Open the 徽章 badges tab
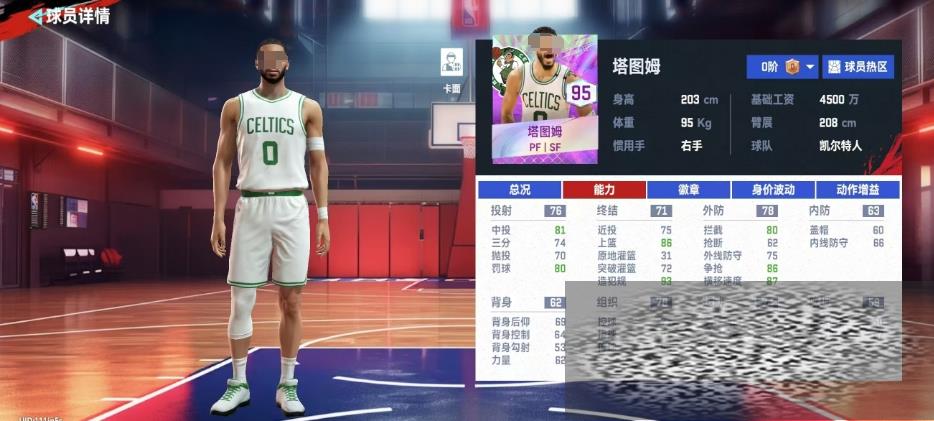Image resolution: width=934 pixels, height=421 pixels. (688, 189)
